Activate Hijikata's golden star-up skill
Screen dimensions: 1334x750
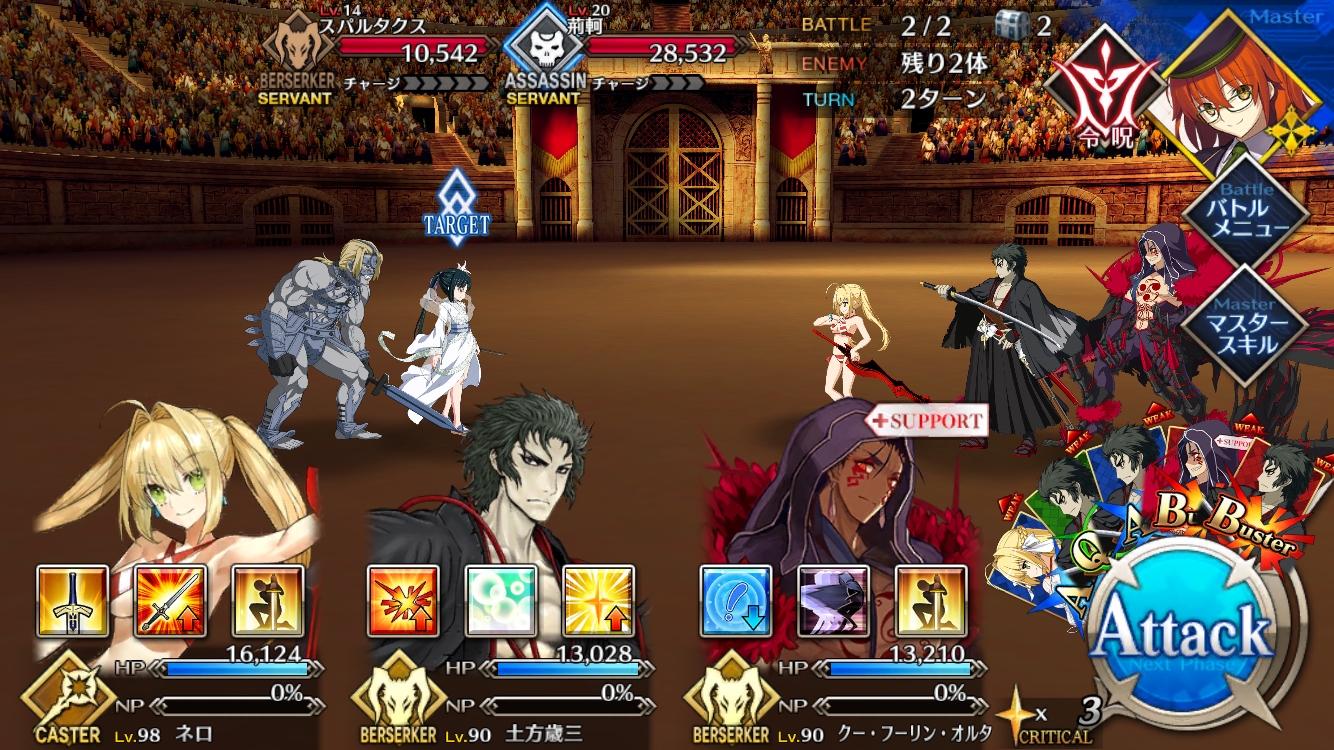[599, 601]
